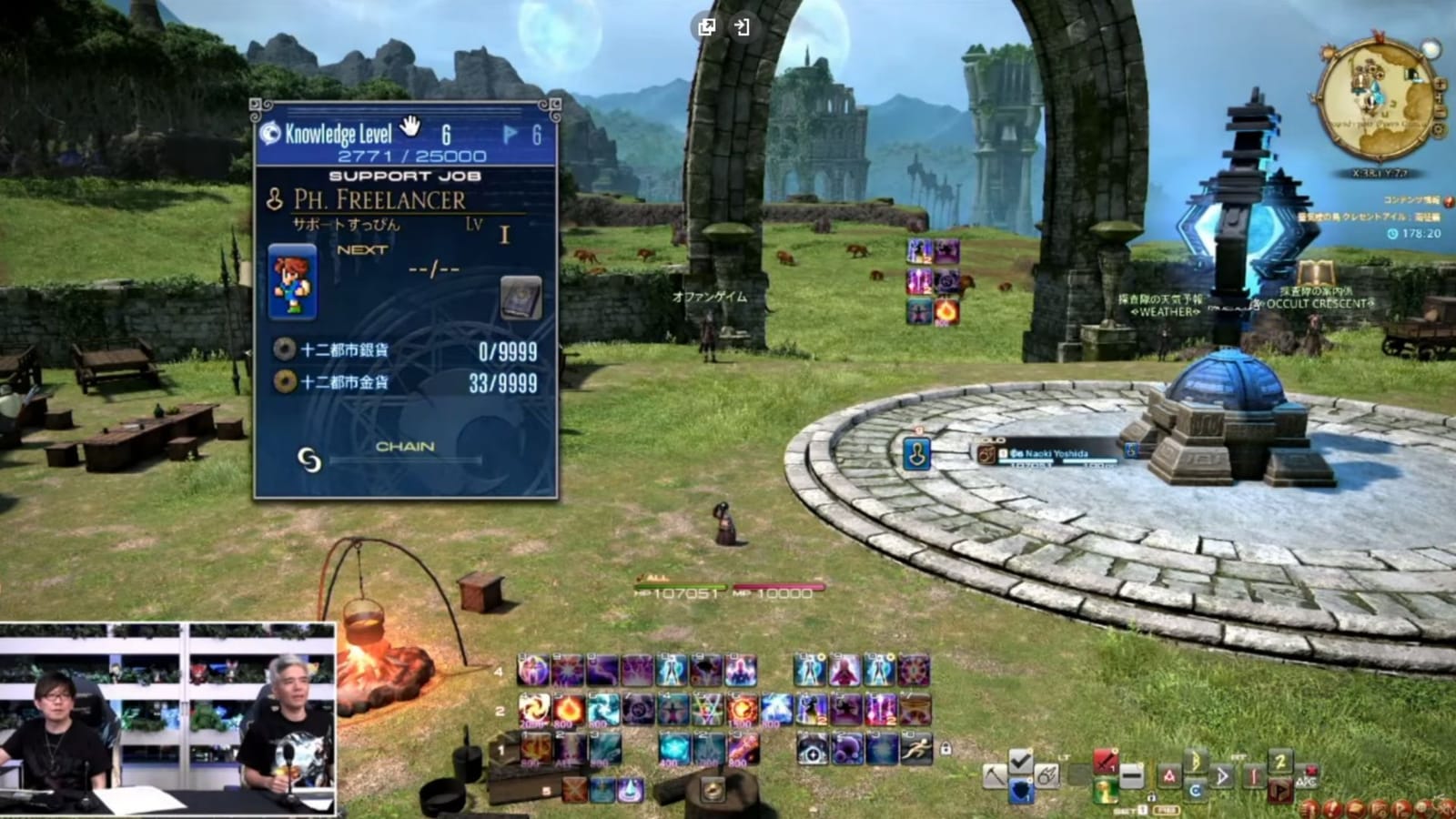Click the OCCULT CRESCENT guide book icon
This screenshot has height=819, width=1456.
1316,273
